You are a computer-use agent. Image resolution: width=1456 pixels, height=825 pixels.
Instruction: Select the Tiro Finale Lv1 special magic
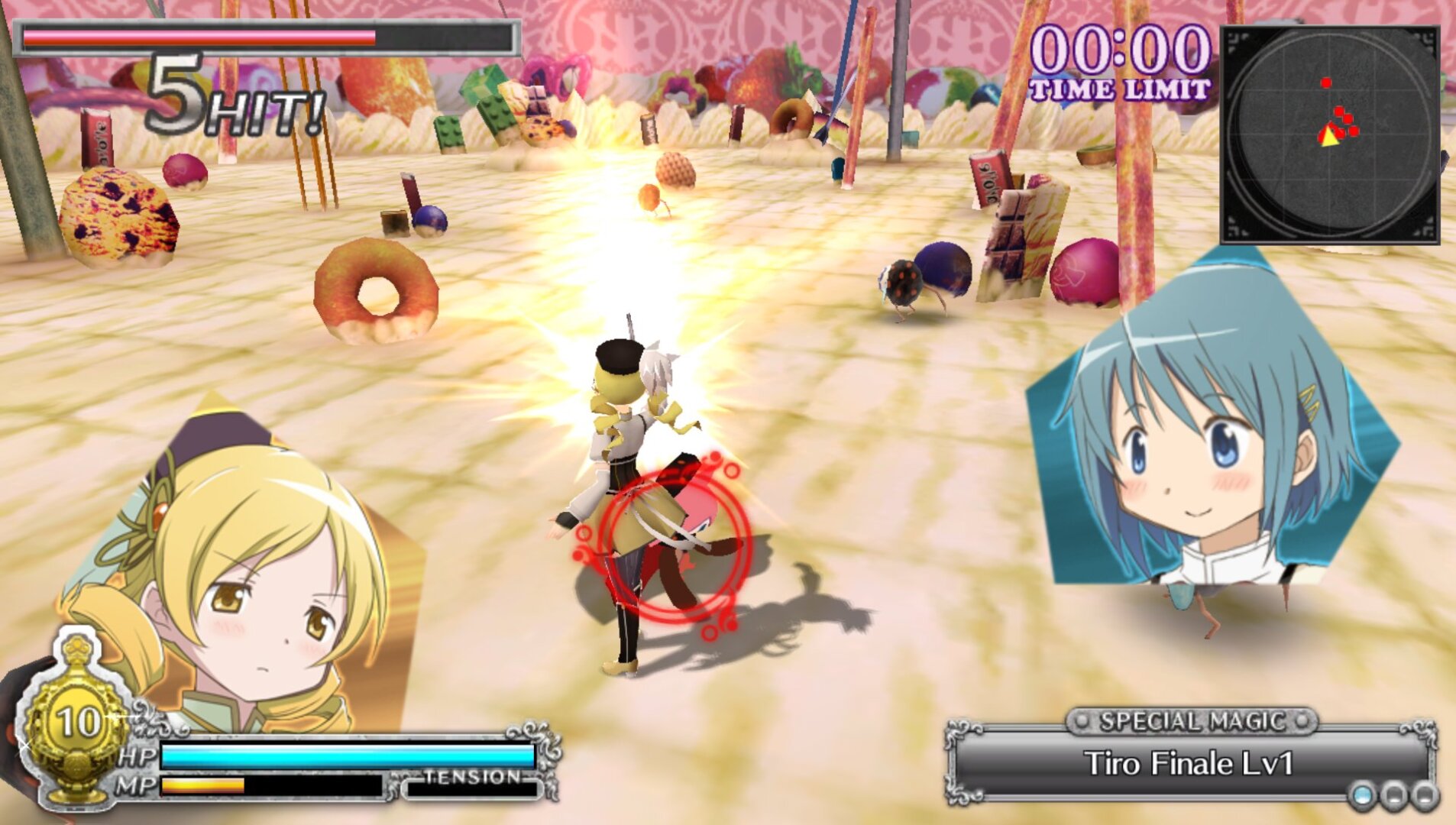(1189, 763)
